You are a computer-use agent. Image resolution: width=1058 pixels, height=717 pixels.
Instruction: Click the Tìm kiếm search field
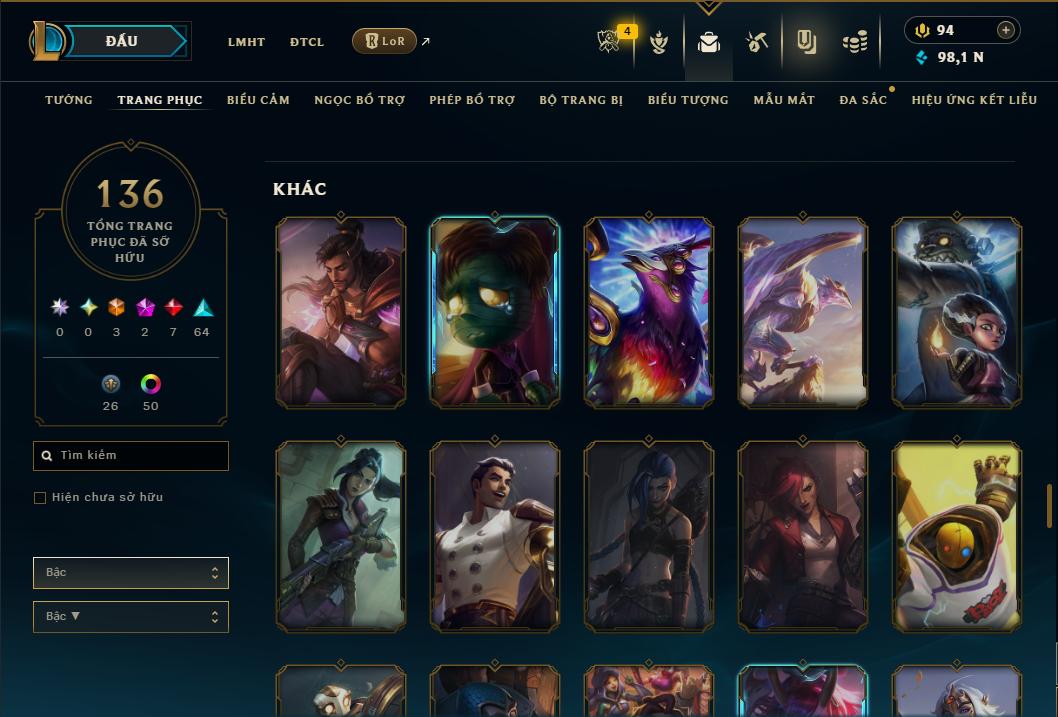[x=131, y=456]
